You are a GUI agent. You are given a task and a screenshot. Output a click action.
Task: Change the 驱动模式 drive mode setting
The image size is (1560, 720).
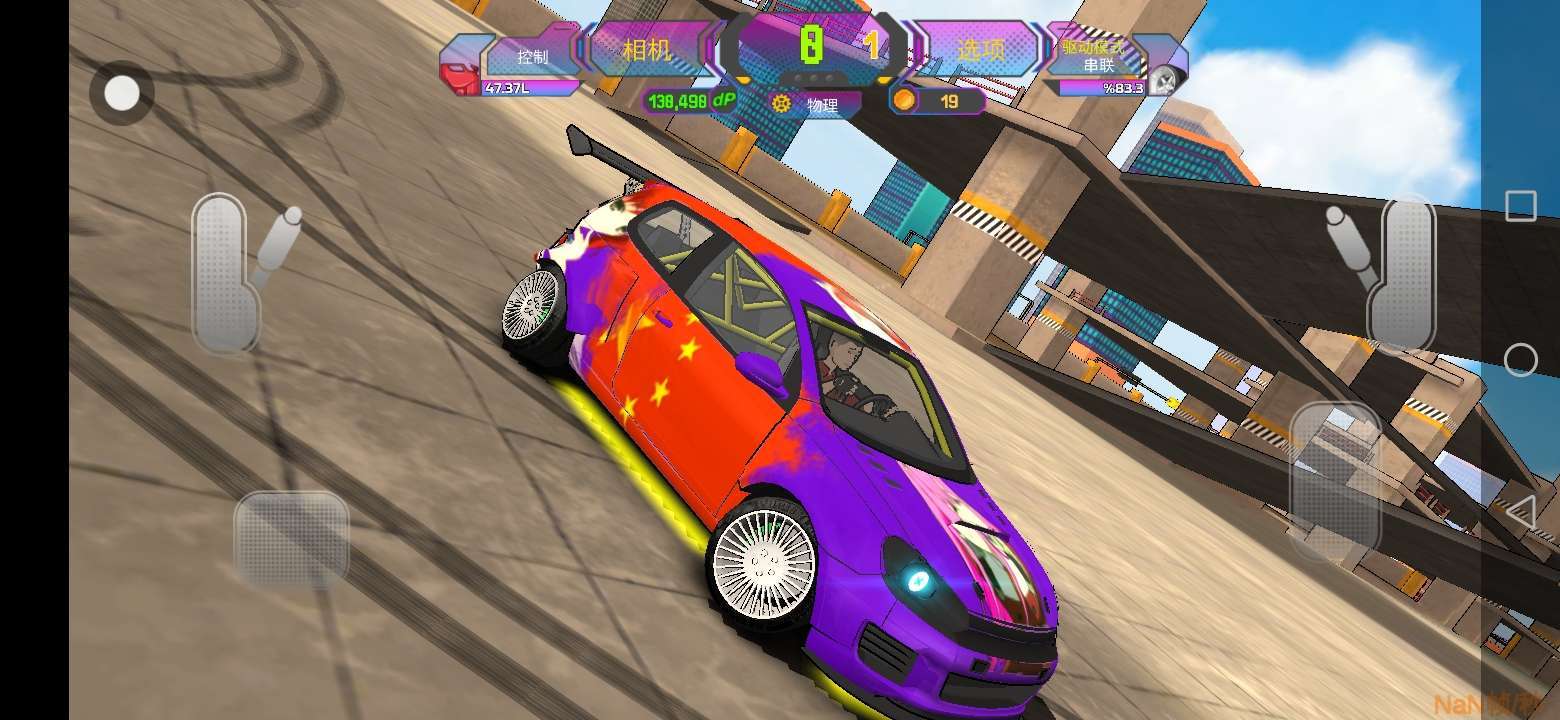tap(1093, 56)
